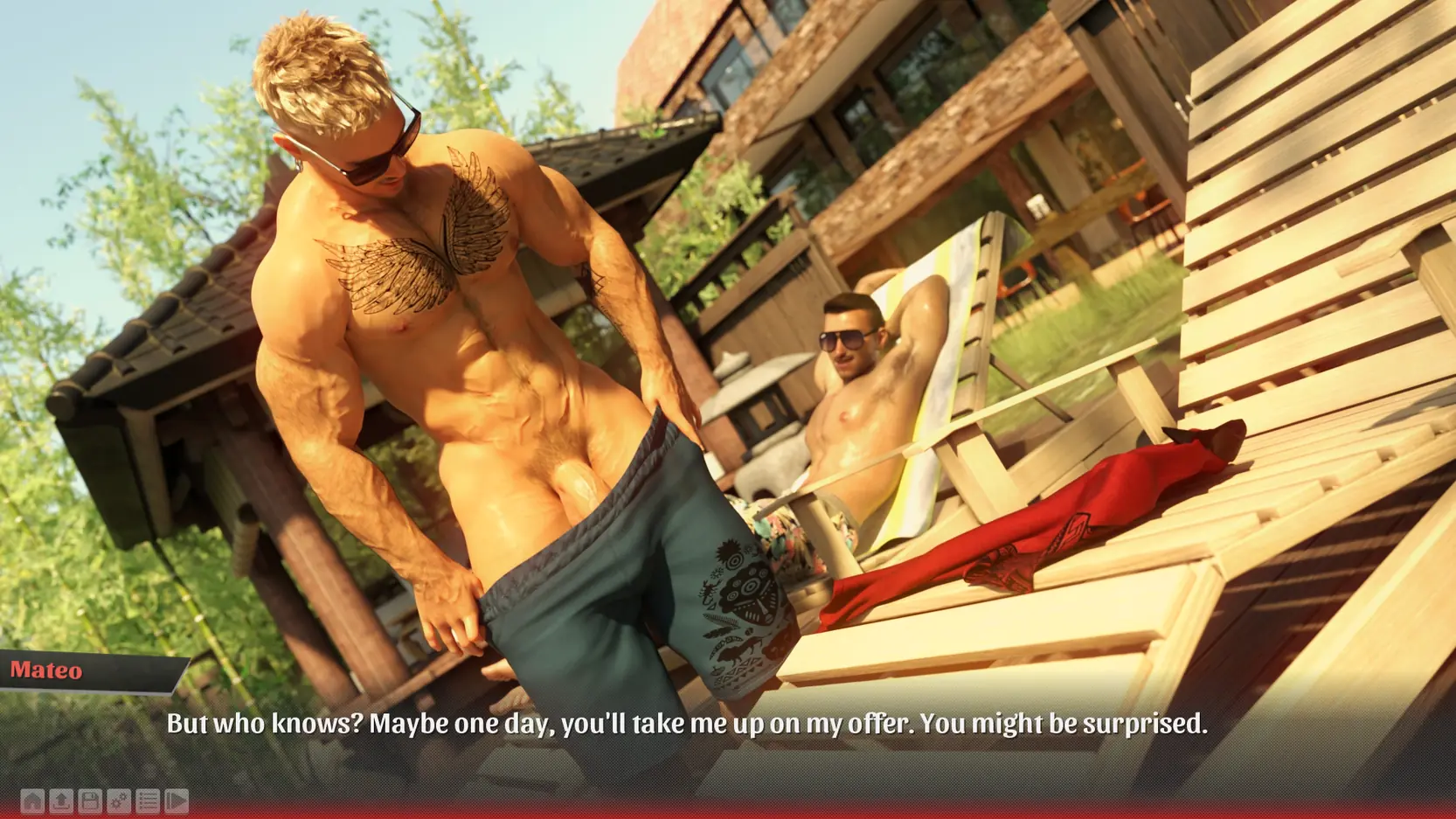Activate the skip-forward play arrow icon
This screenshot has height=819, width=1456.
(177, 801)
